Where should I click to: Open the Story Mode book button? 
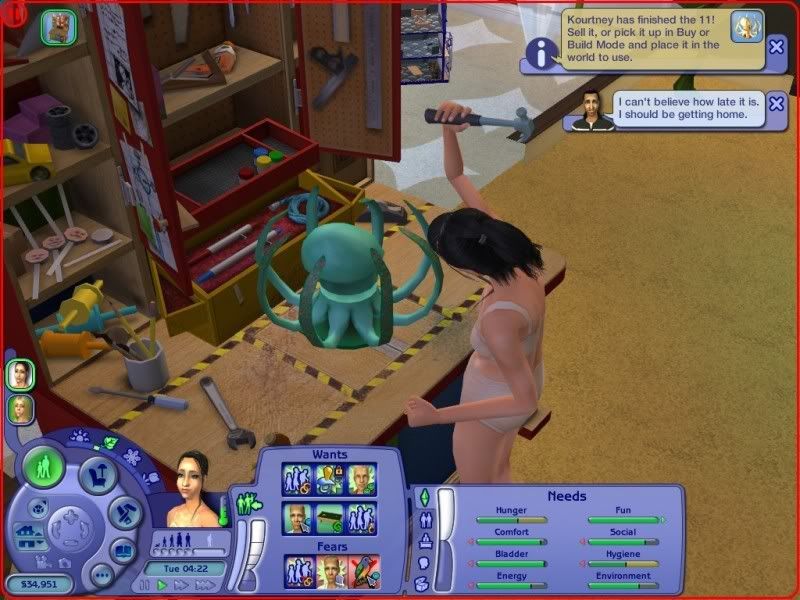[x=122, y=551]
